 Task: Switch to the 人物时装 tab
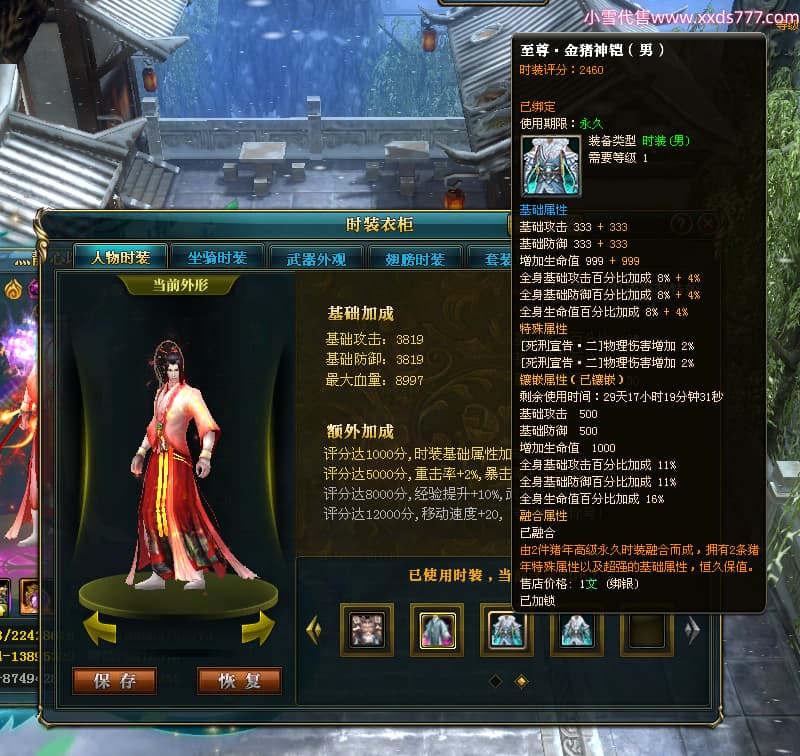tap(120, 258)
